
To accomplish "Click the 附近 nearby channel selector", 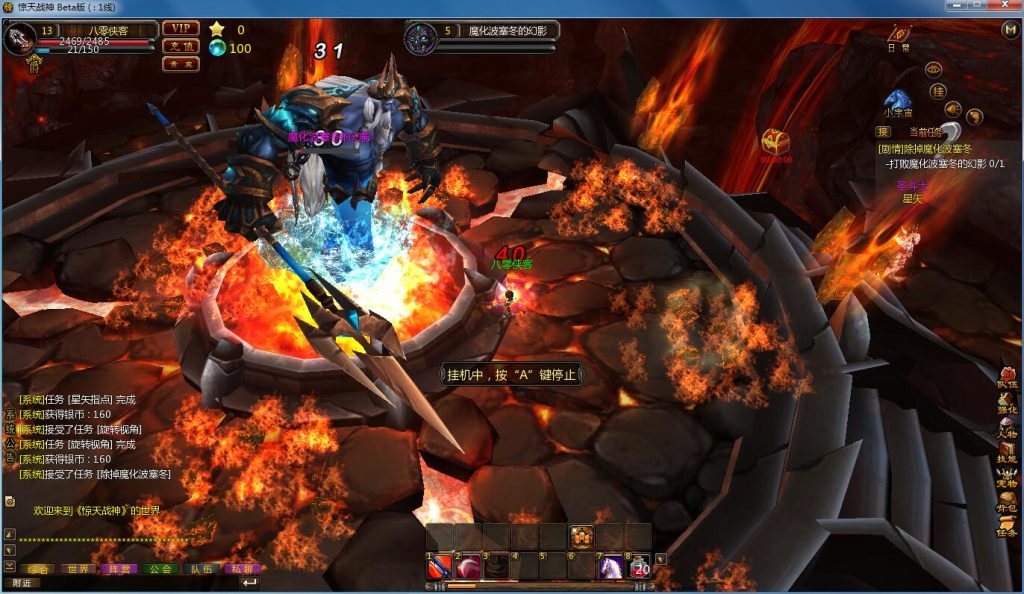I will 22,582.
